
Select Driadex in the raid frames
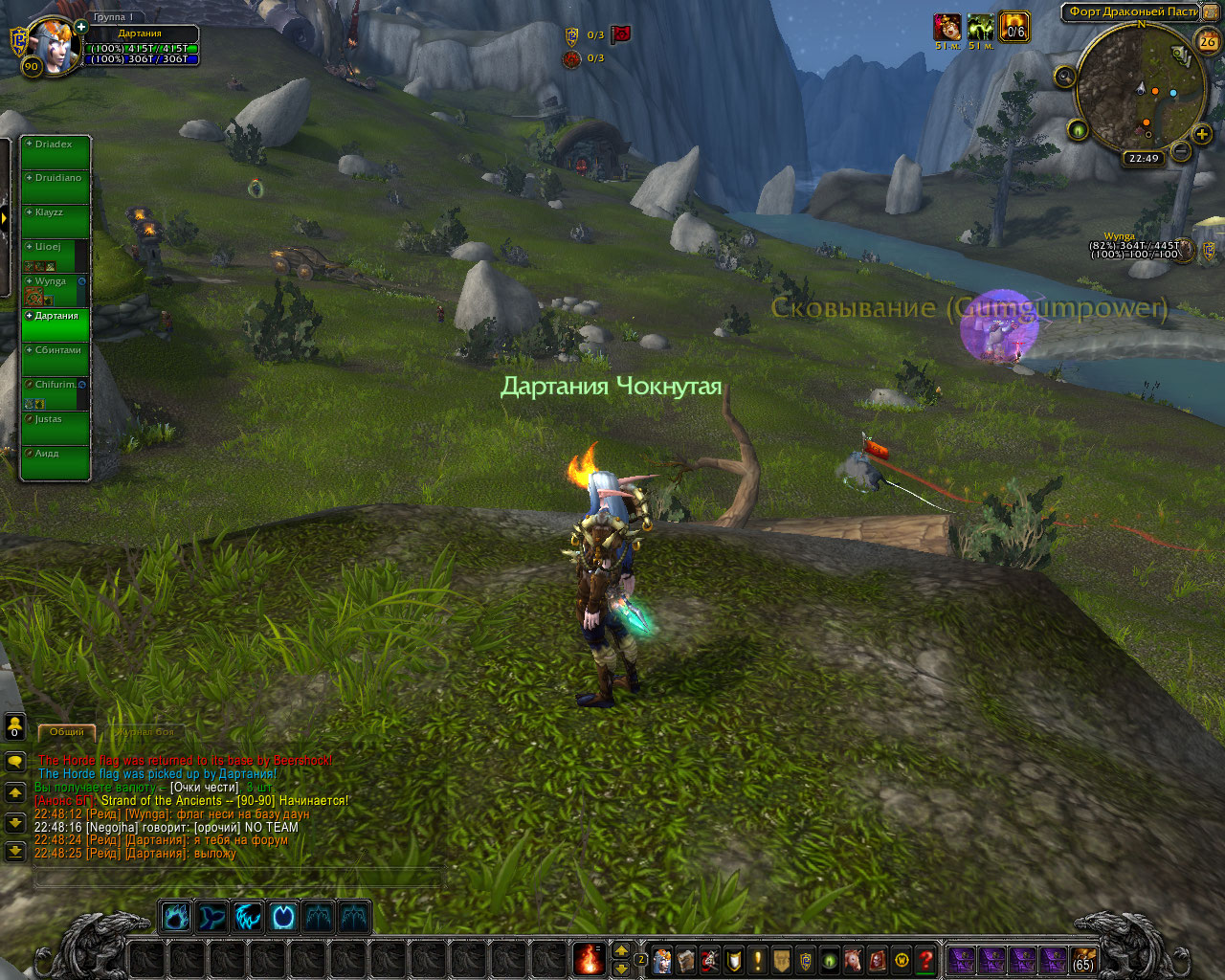click(56, 152)
